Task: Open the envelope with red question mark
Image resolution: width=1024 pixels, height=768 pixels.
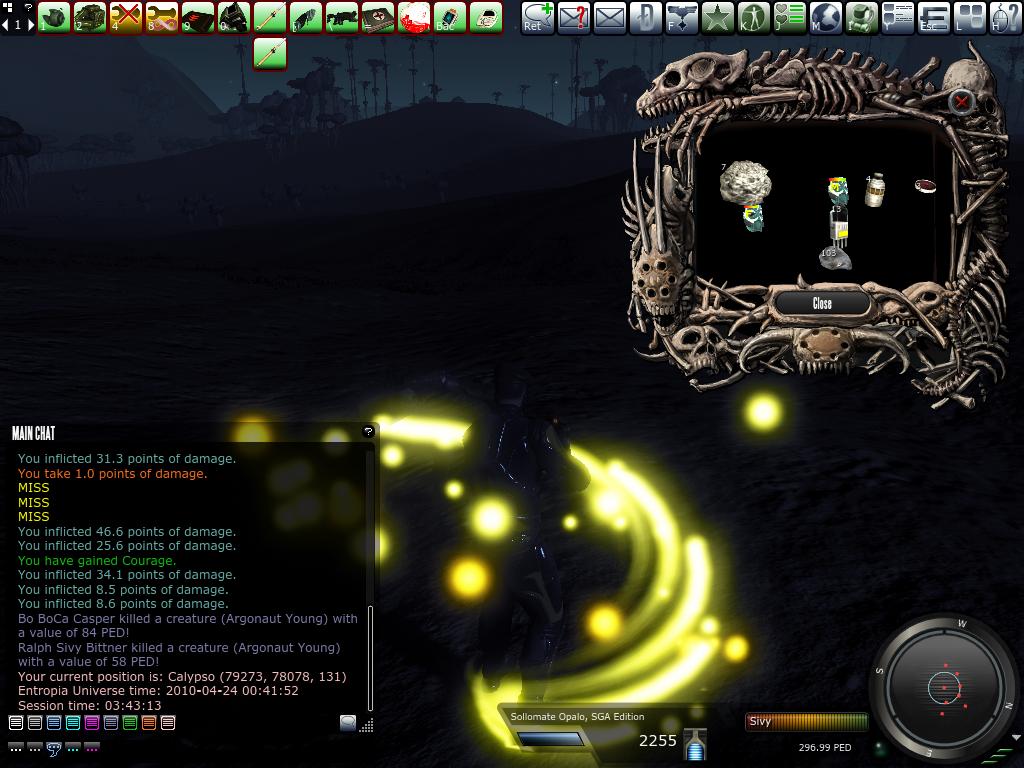Action: [573, 17]
